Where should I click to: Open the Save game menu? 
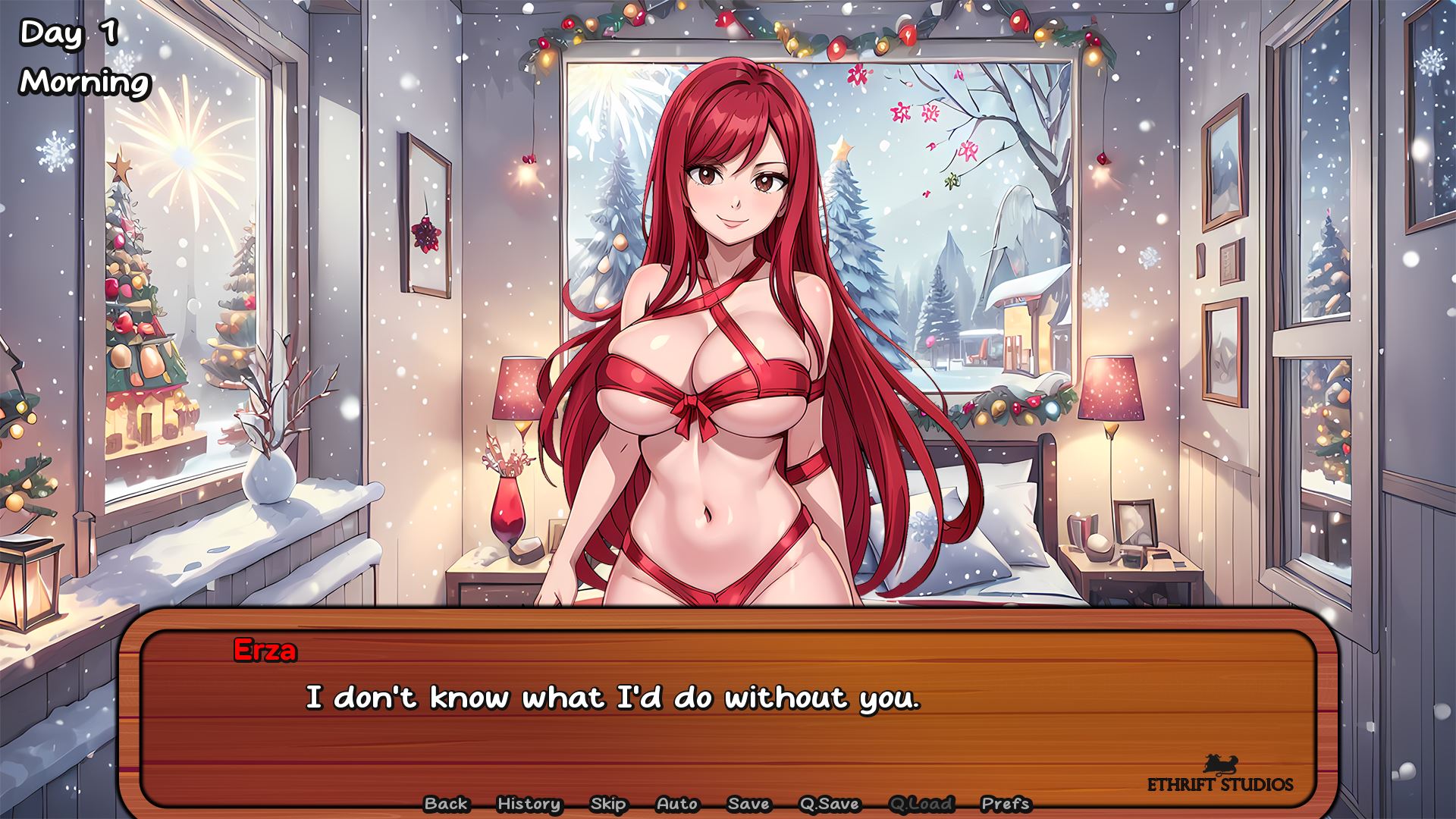coord(748,803)
